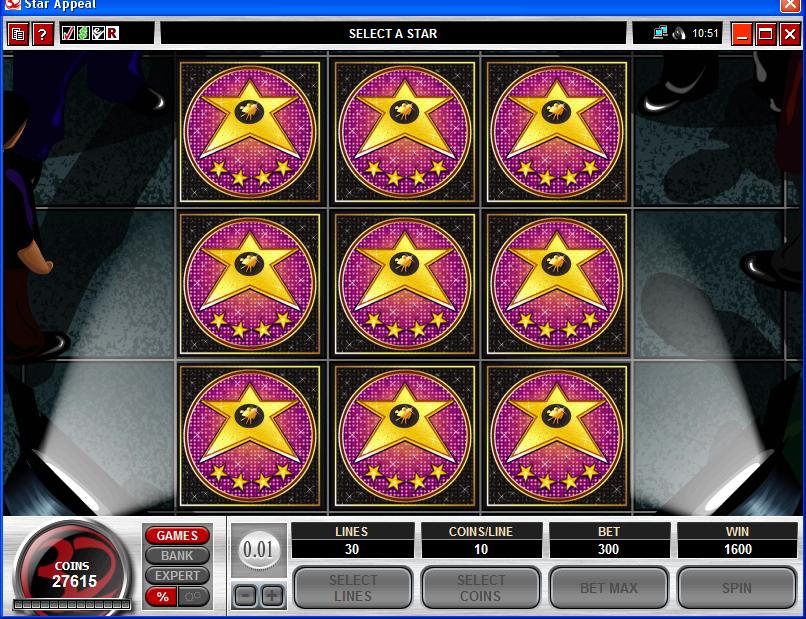This screenshot has height=619, width=806.
Task: Click the red R icon
Action: pos(113,33)
